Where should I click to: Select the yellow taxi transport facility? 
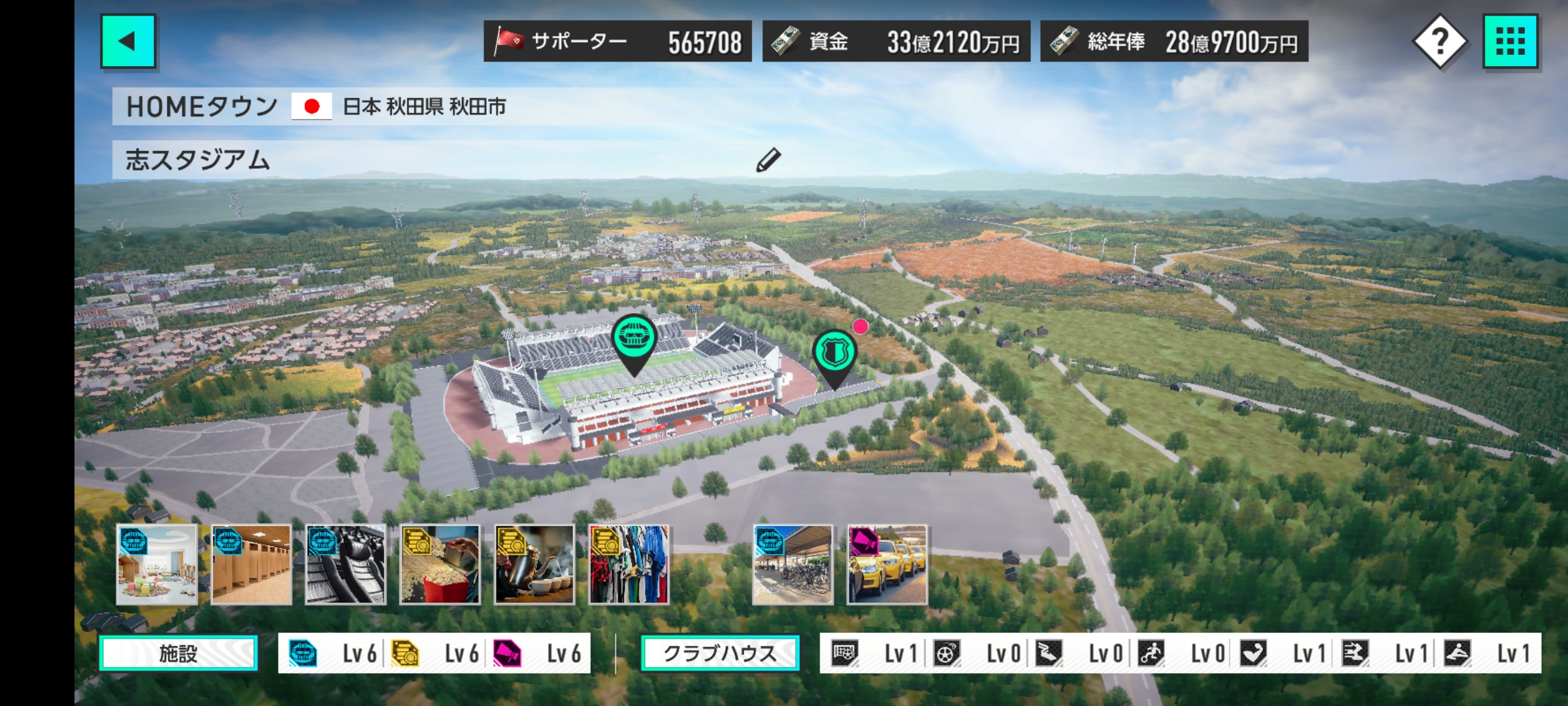coord(887,565)
